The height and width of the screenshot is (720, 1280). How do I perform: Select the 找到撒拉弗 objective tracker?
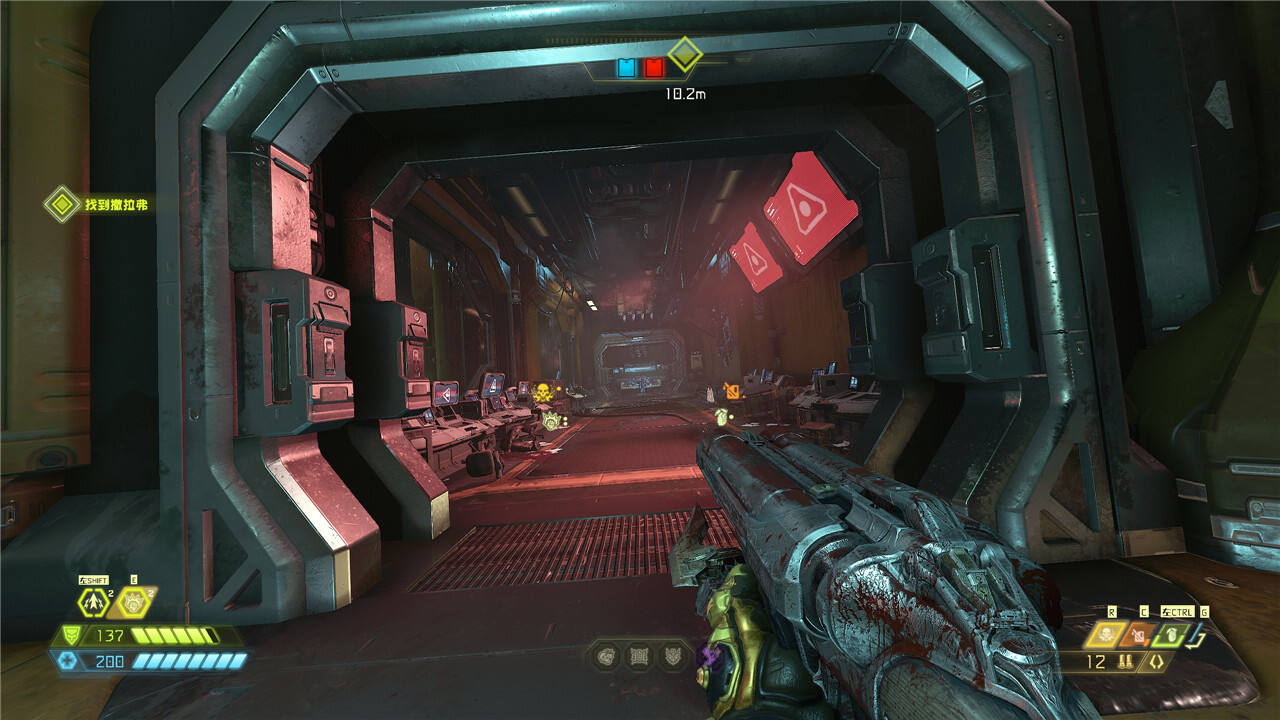pos(101,205)
